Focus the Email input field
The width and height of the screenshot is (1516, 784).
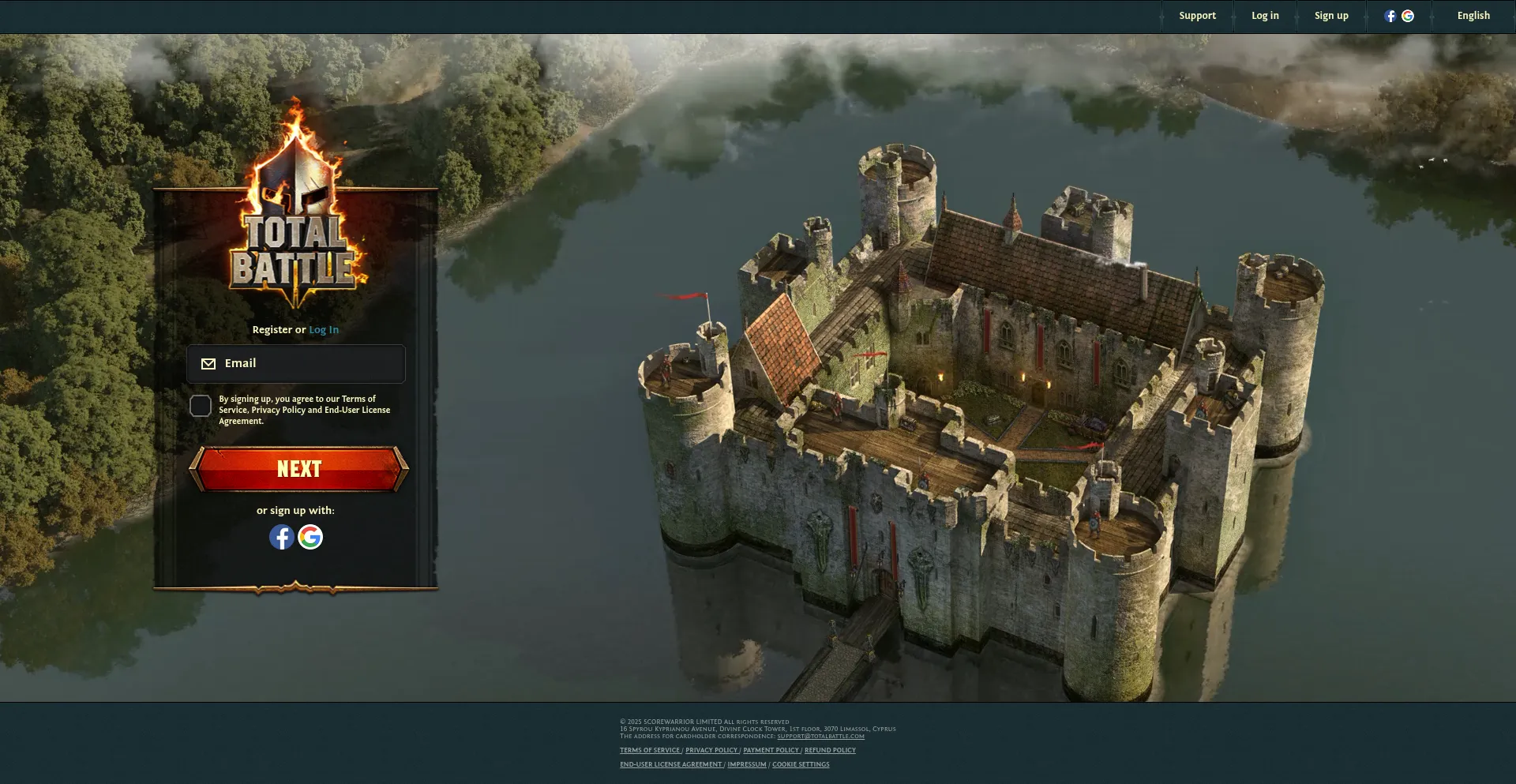pyautogui.click(x=308, y=364)
